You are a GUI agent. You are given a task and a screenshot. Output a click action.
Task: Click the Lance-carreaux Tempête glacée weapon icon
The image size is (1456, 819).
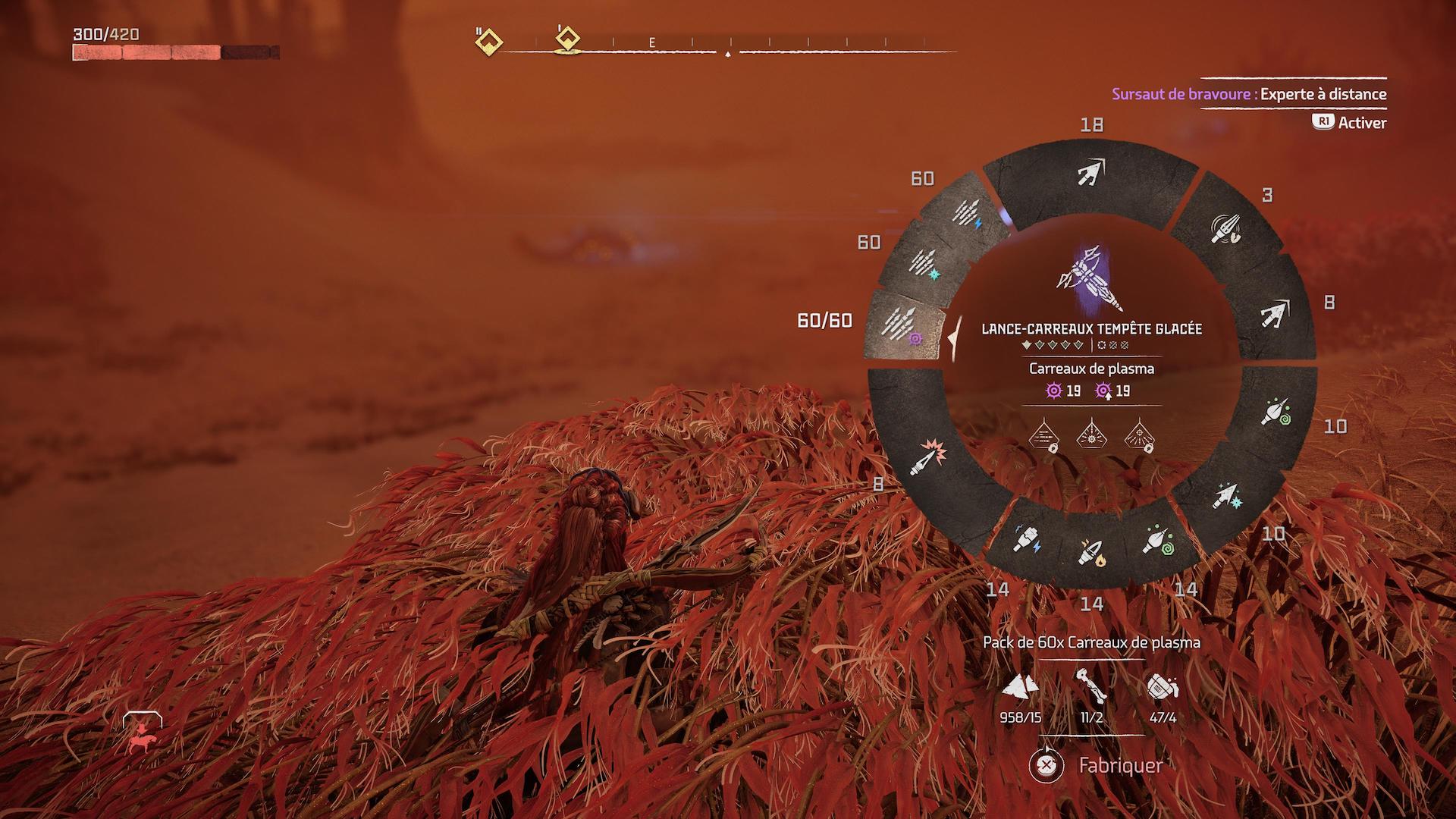pyautogui.click(x=1090, y=278)
